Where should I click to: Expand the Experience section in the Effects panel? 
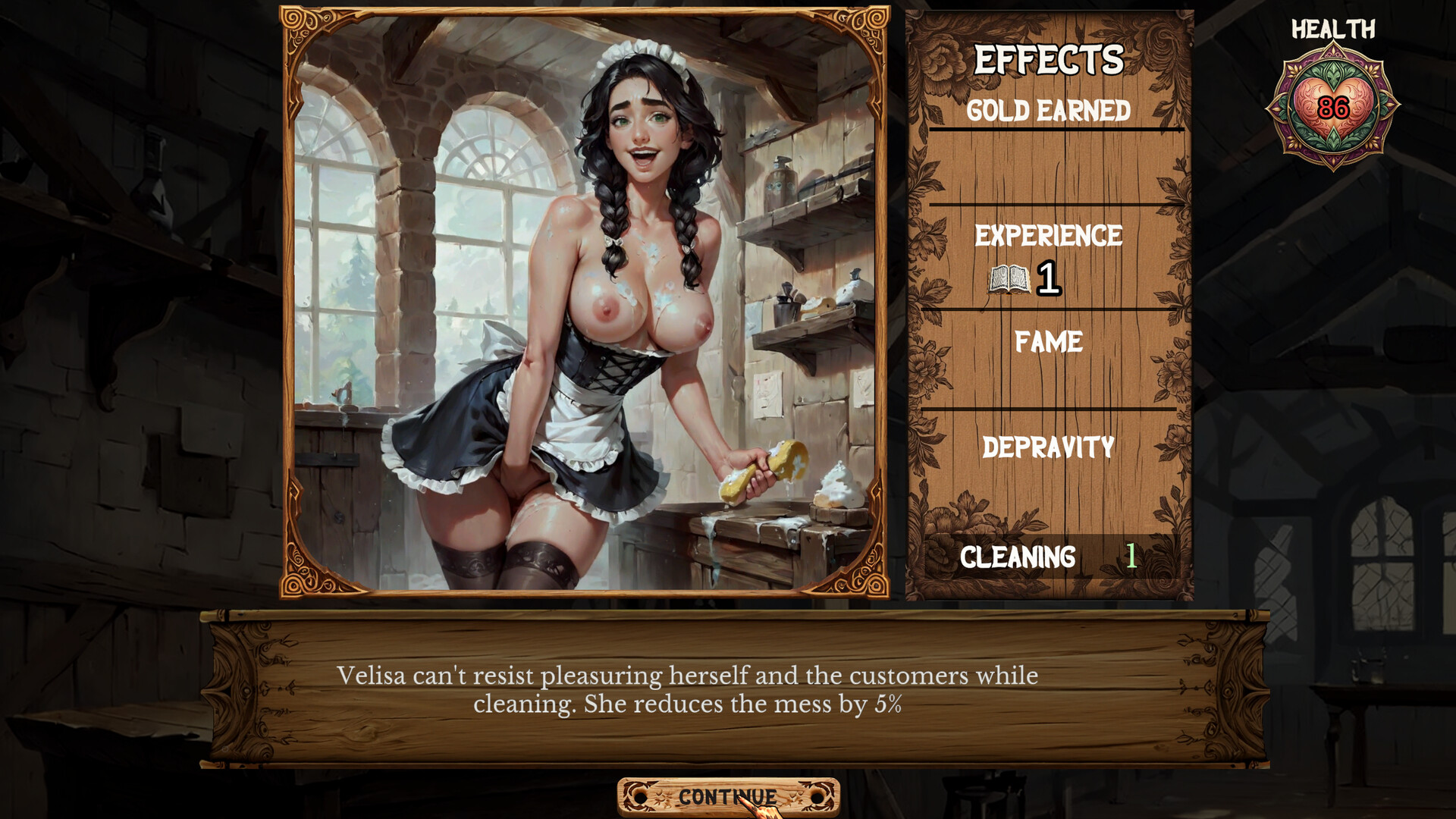click(1050, 235)
